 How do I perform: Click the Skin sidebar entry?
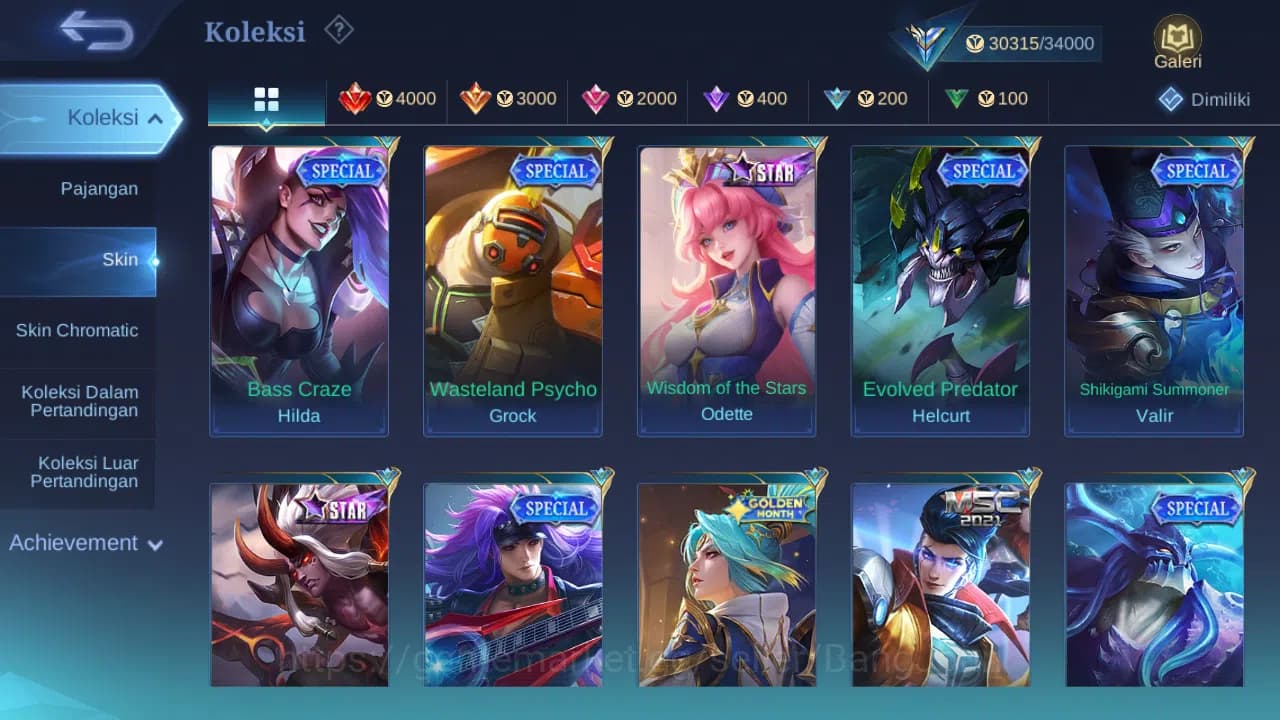tap(120, 259)
